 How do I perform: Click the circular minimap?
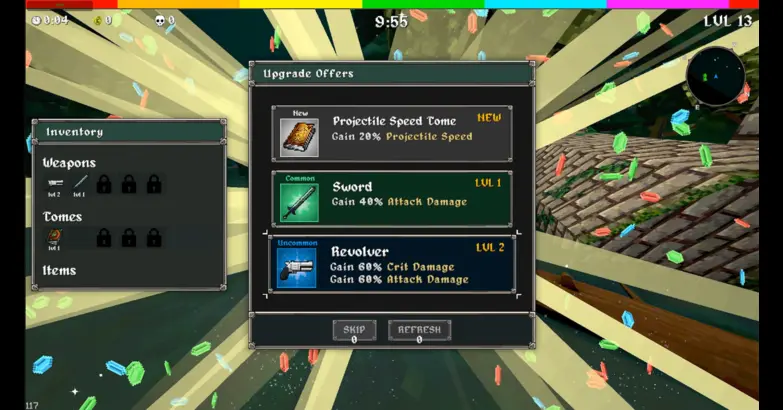tap(716, 77)
